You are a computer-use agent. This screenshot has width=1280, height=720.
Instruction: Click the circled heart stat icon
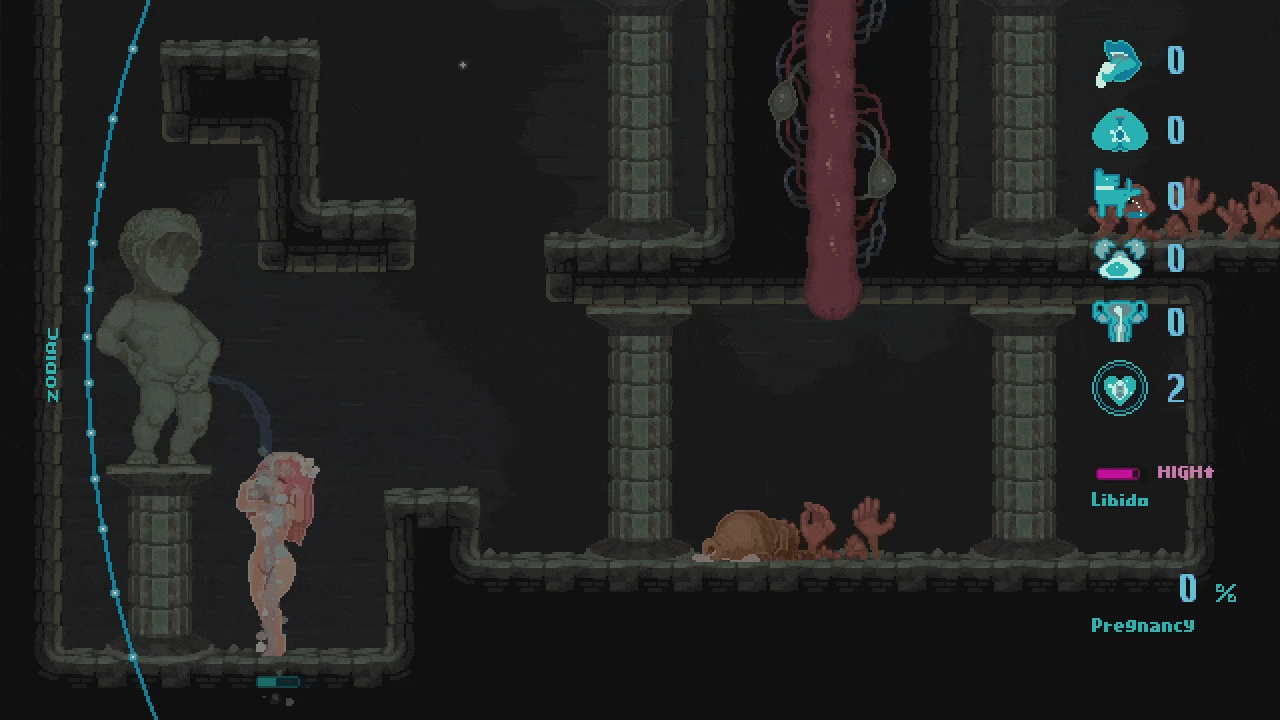[x=1119, y=388]
